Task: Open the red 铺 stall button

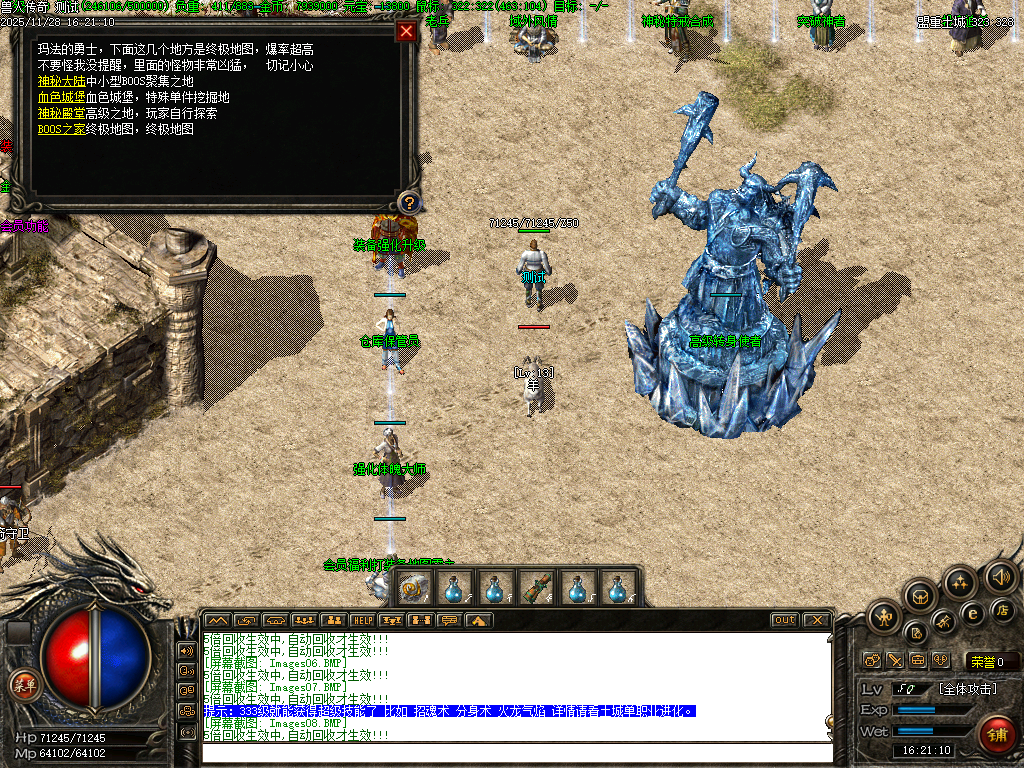Action: click(996, 735)
